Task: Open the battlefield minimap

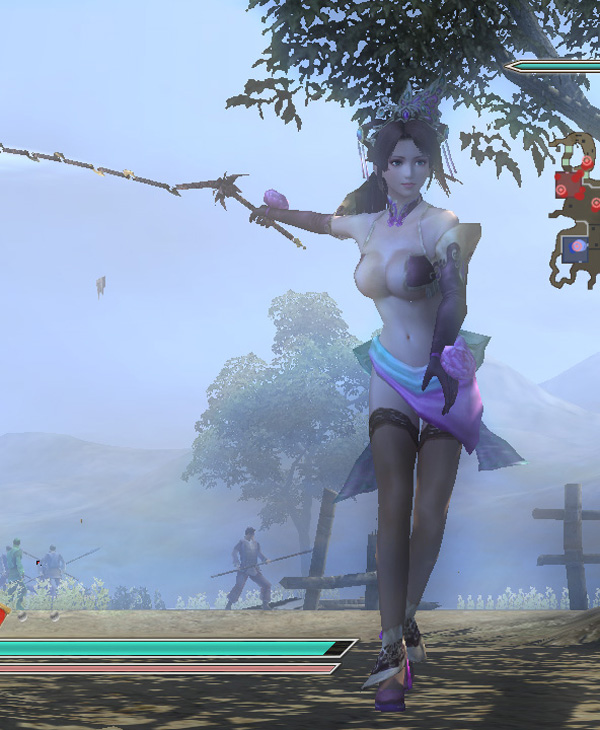Action: [574, 210]
